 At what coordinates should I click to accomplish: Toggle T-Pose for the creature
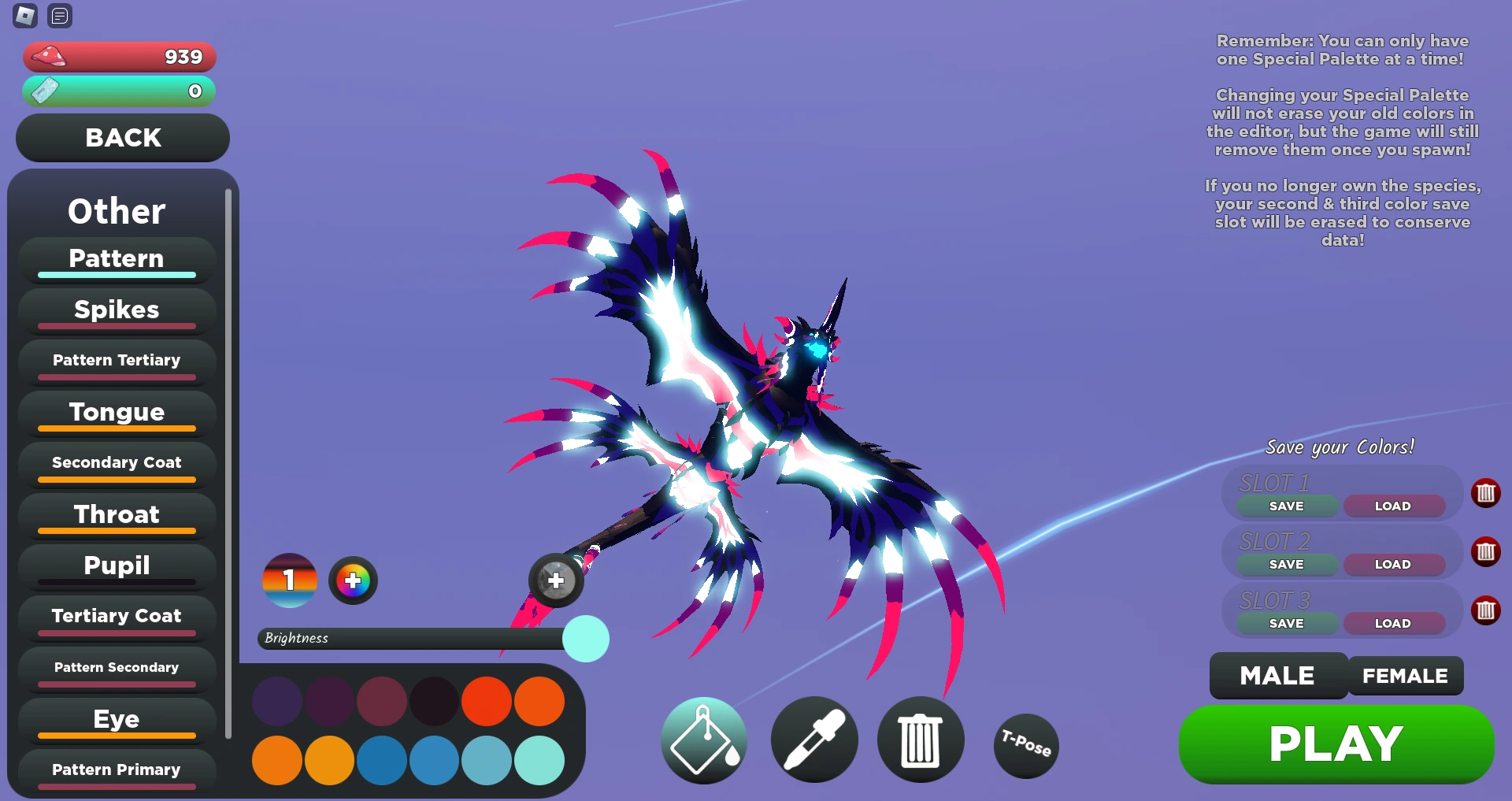point(1026,745)
